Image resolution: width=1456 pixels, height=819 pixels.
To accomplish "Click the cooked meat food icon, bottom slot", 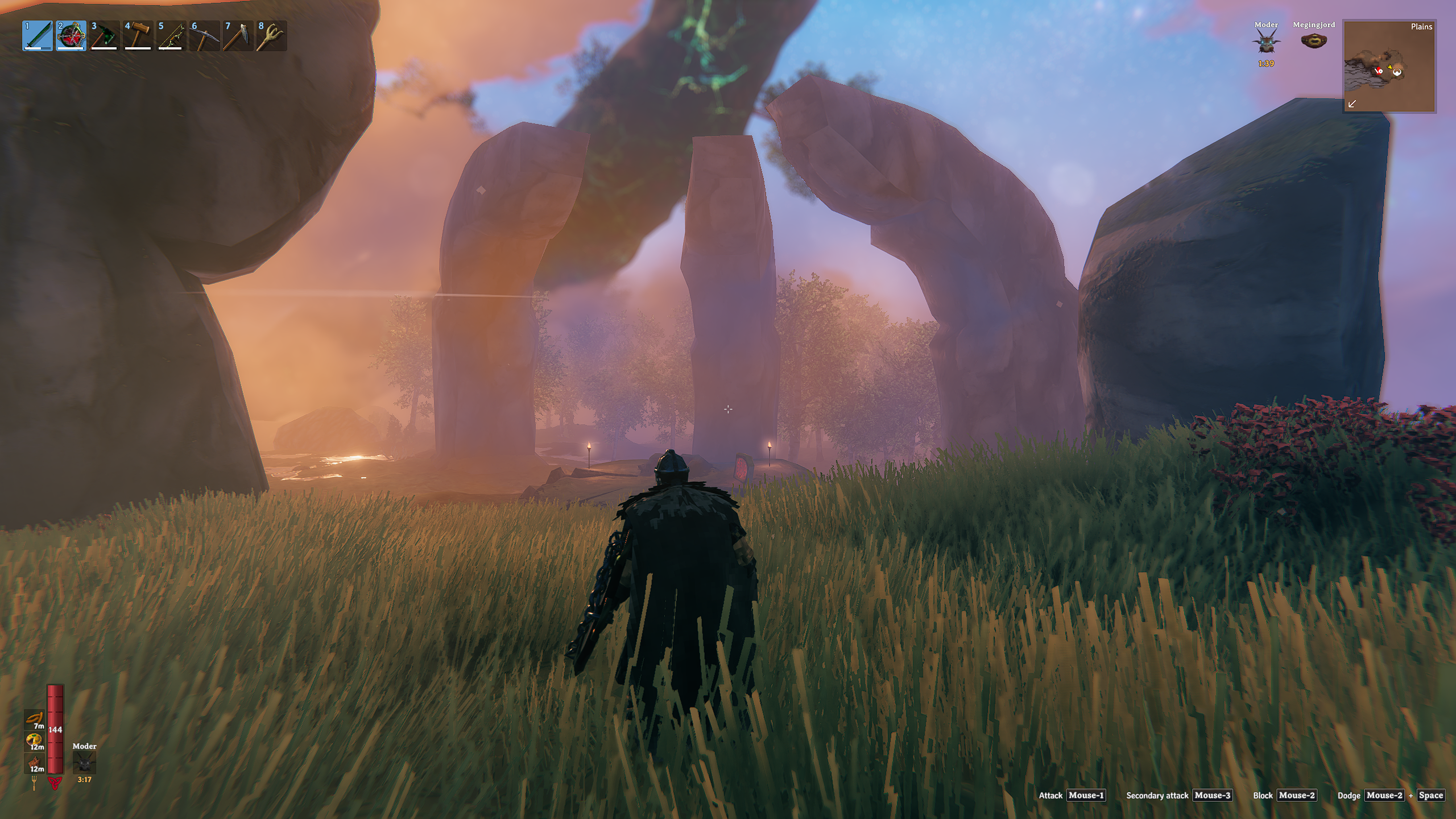I will [35, 763].
